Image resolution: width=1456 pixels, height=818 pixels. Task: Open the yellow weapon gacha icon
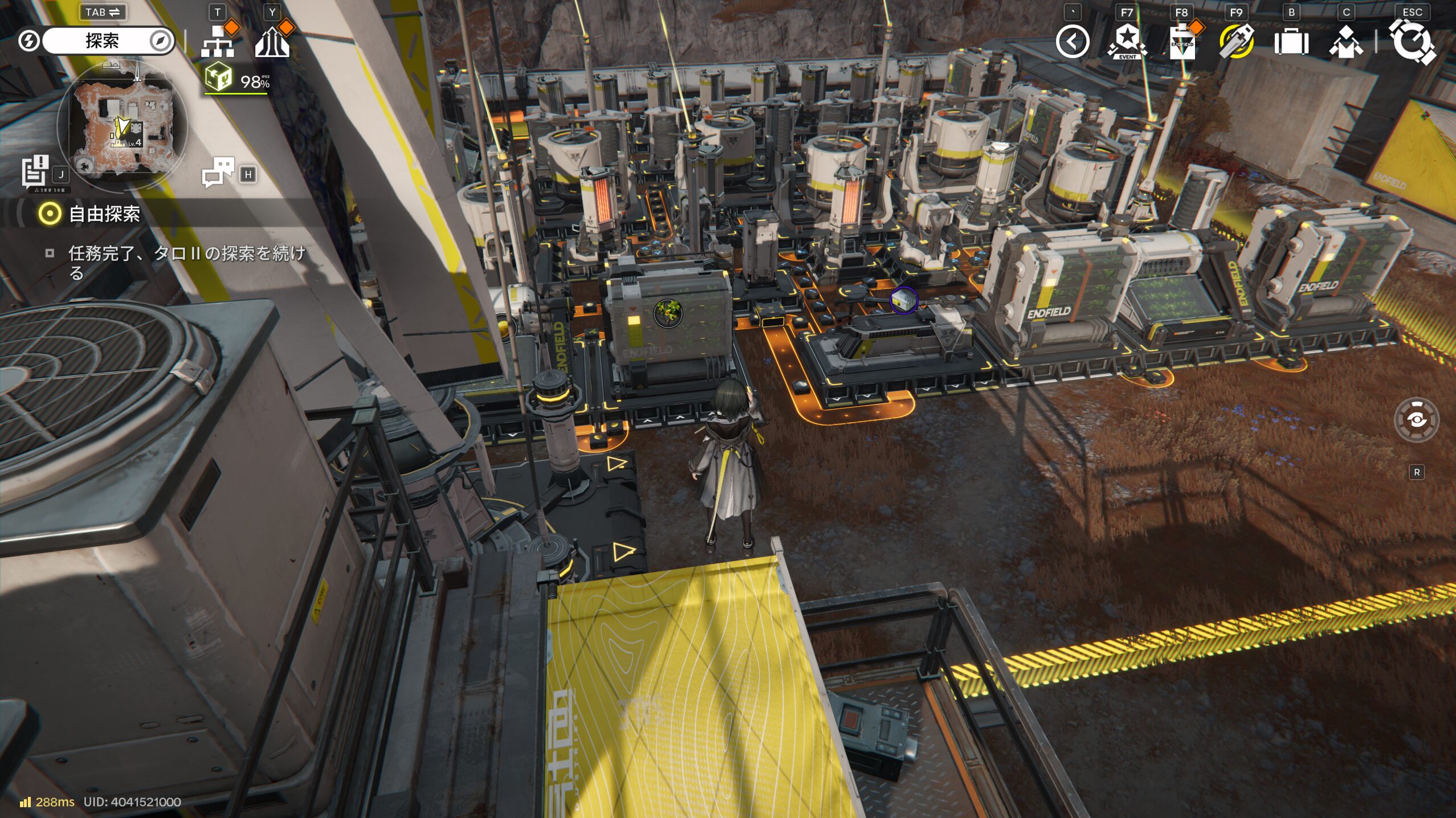(x=1236, y=42)
